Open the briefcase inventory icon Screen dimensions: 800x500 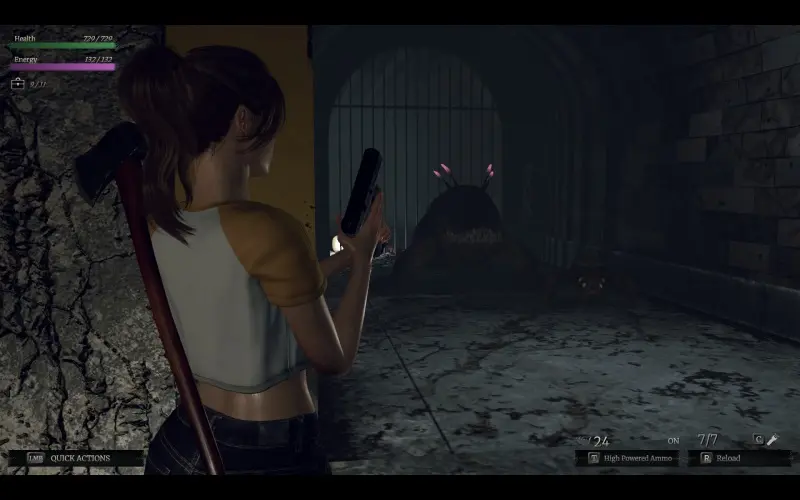click(17, 84)
